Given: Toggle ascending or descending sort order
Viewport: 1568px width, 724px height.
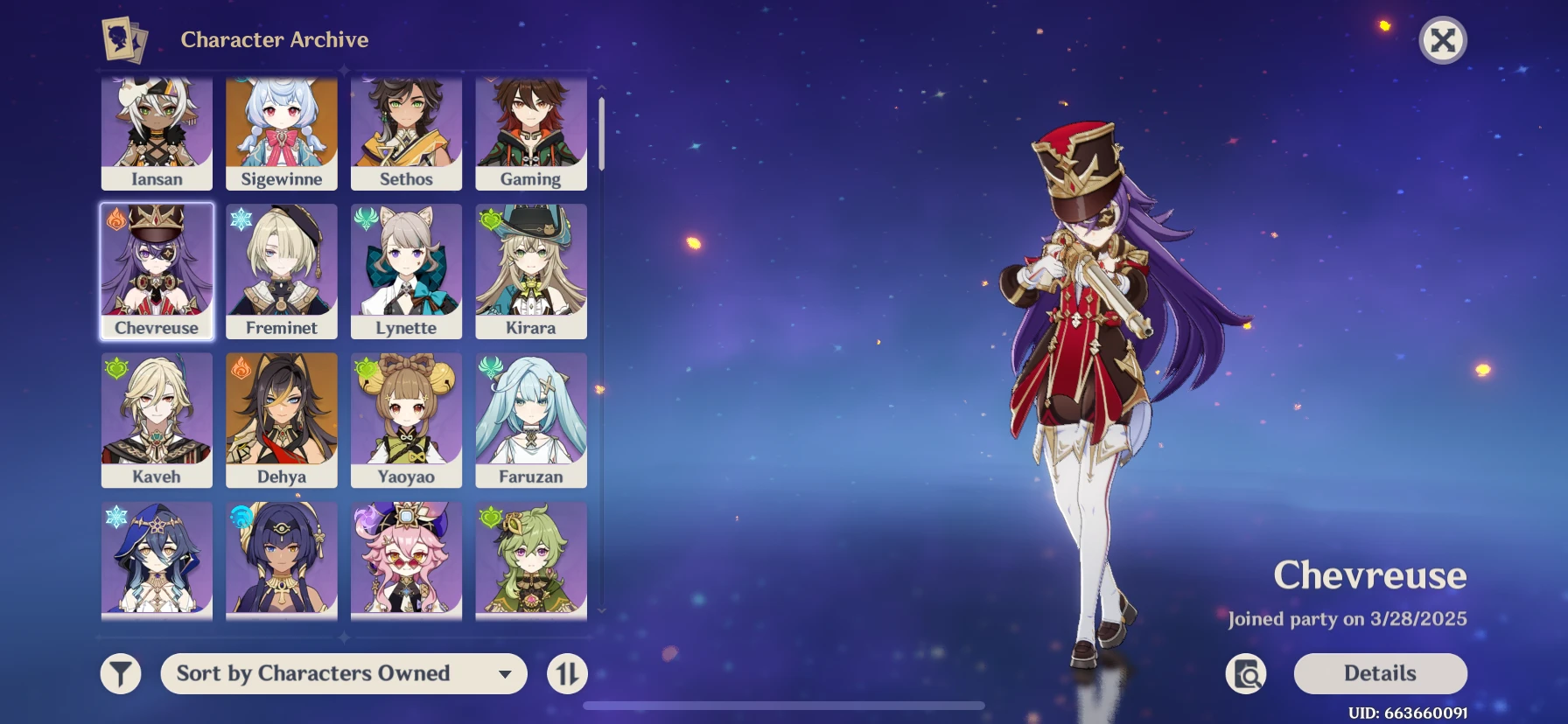Looking at the screenshot, I should point(567,674).
